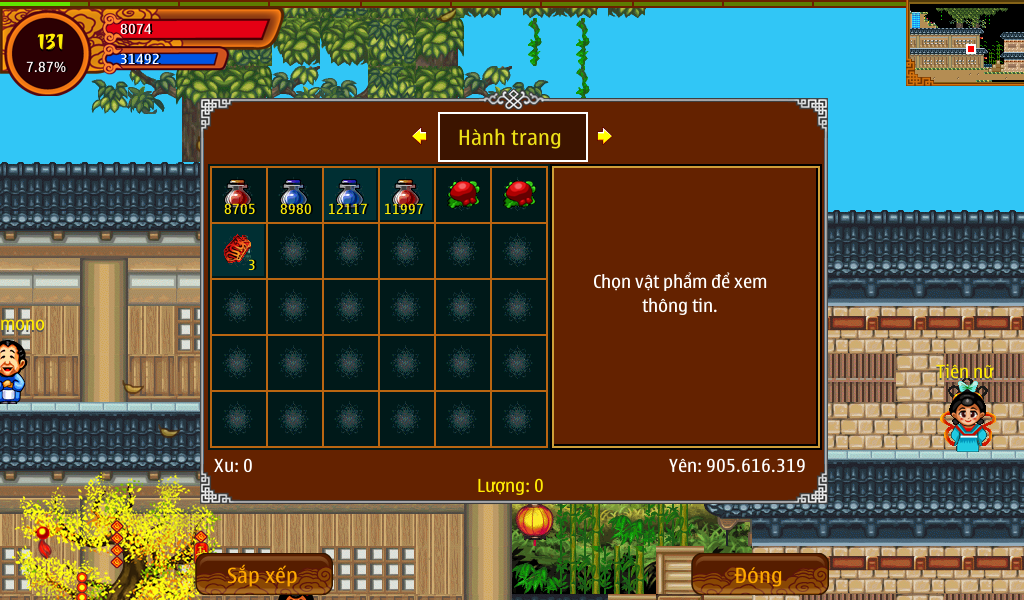
Task: Close the inventory with Đóng
Action: coord(759,575)
